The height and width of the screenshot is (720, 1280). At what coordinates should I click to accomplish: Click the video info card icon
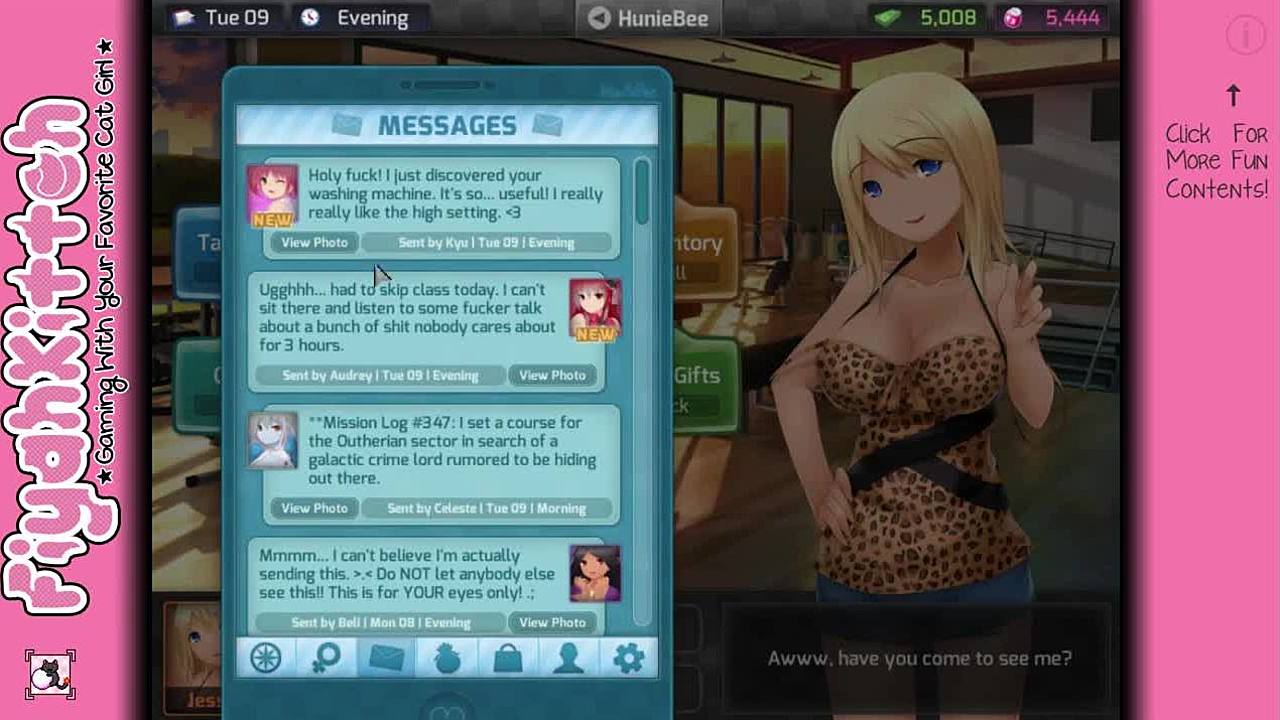pyautogui.click(x=1246, y=36)
